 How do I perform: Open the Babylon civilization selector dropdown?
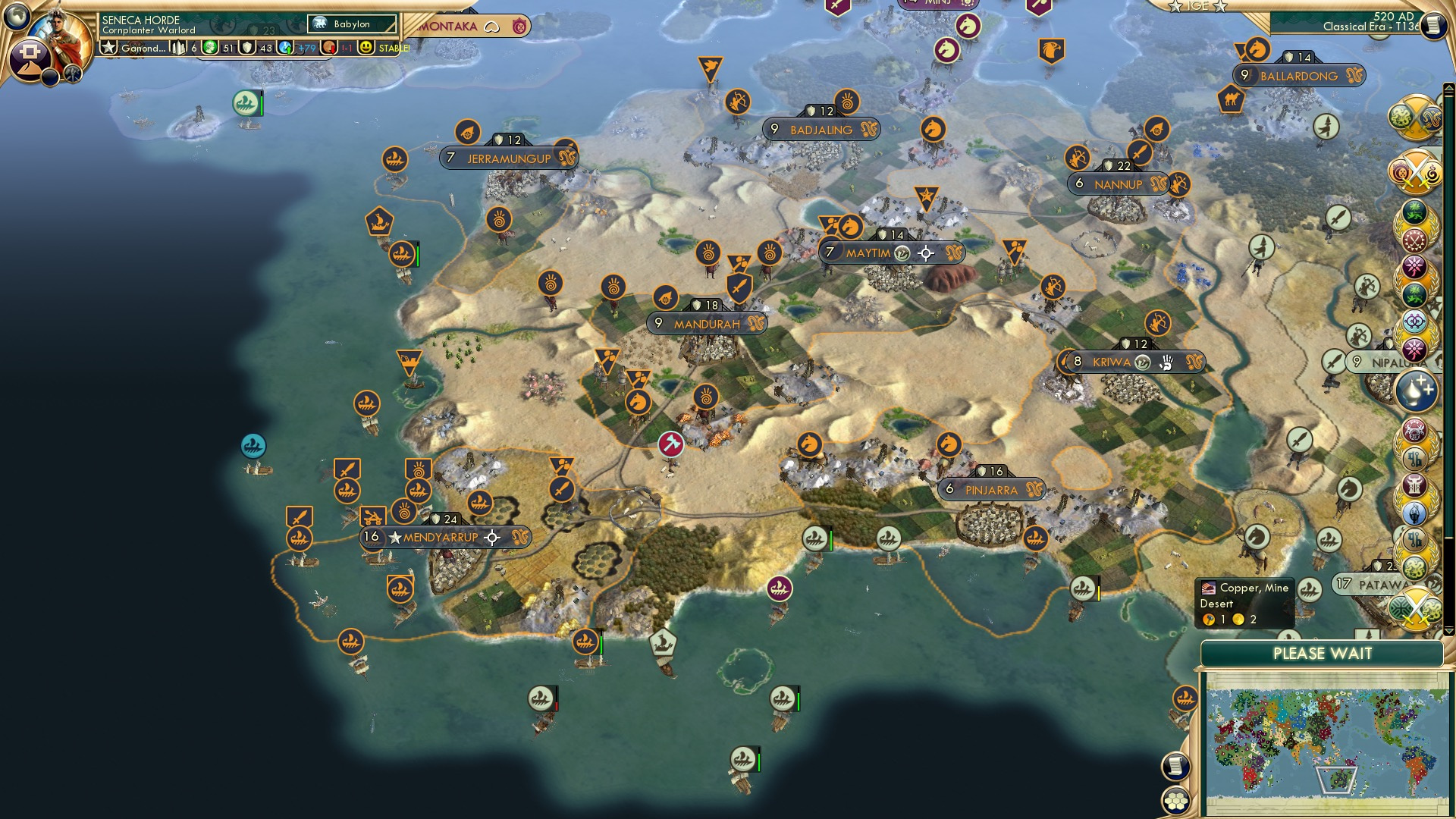(353, 24)
